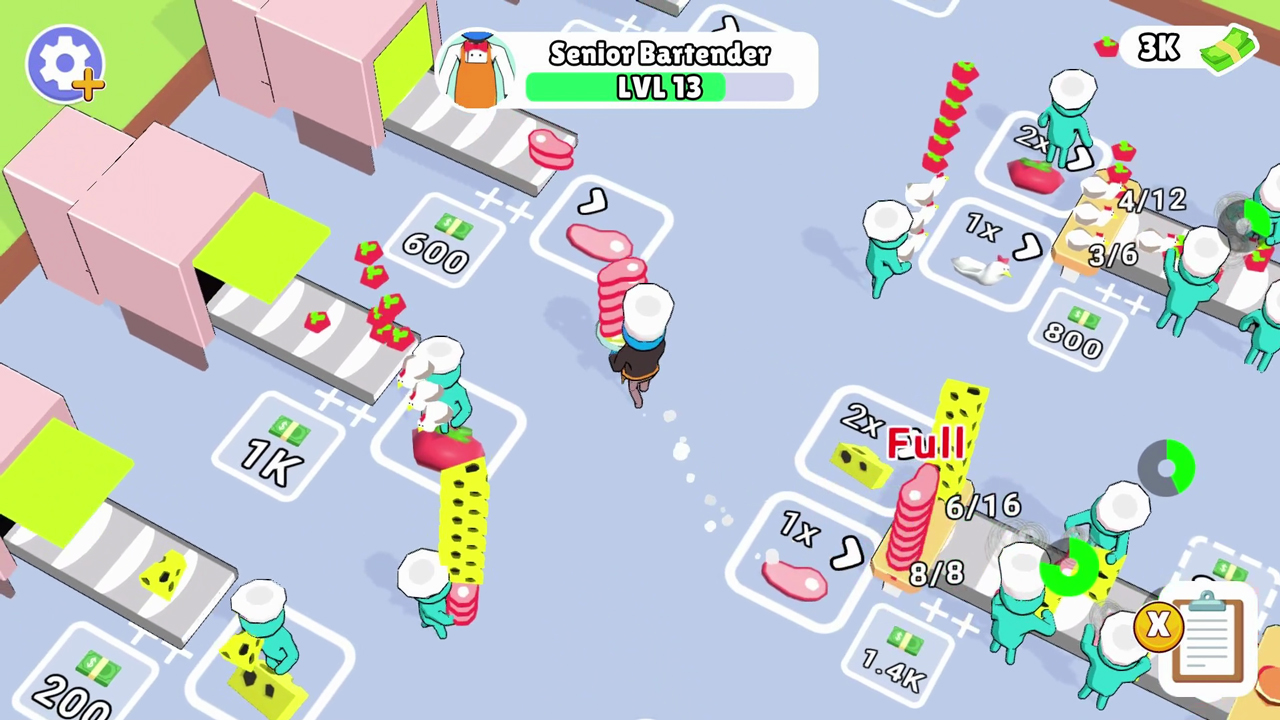Click the Senior Bartender LVL 13 progress bar
The image size is (1280, 720).
[x=659, y=87]
